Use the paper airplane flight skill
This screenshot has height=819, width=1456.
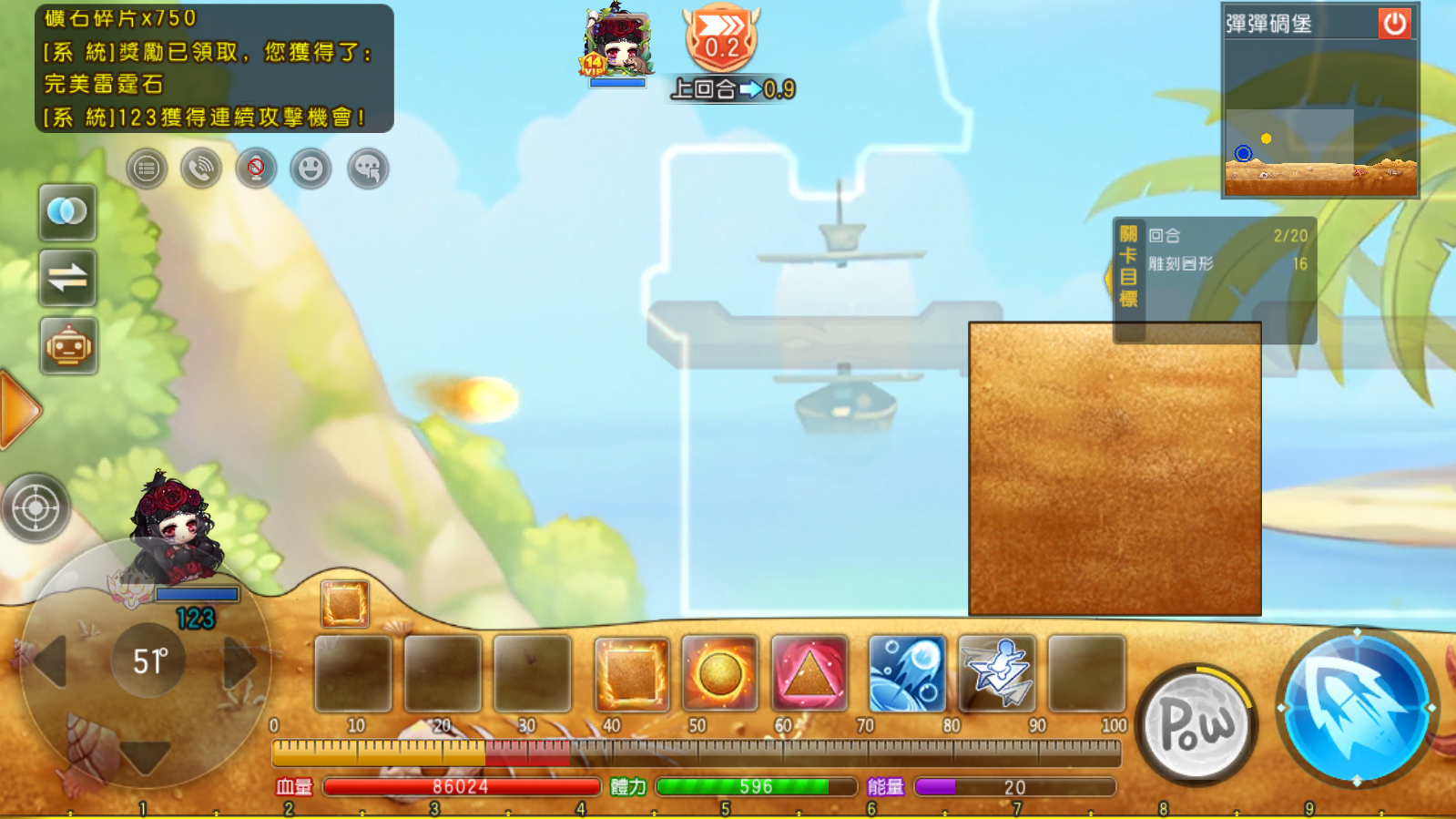click(997, 674)
